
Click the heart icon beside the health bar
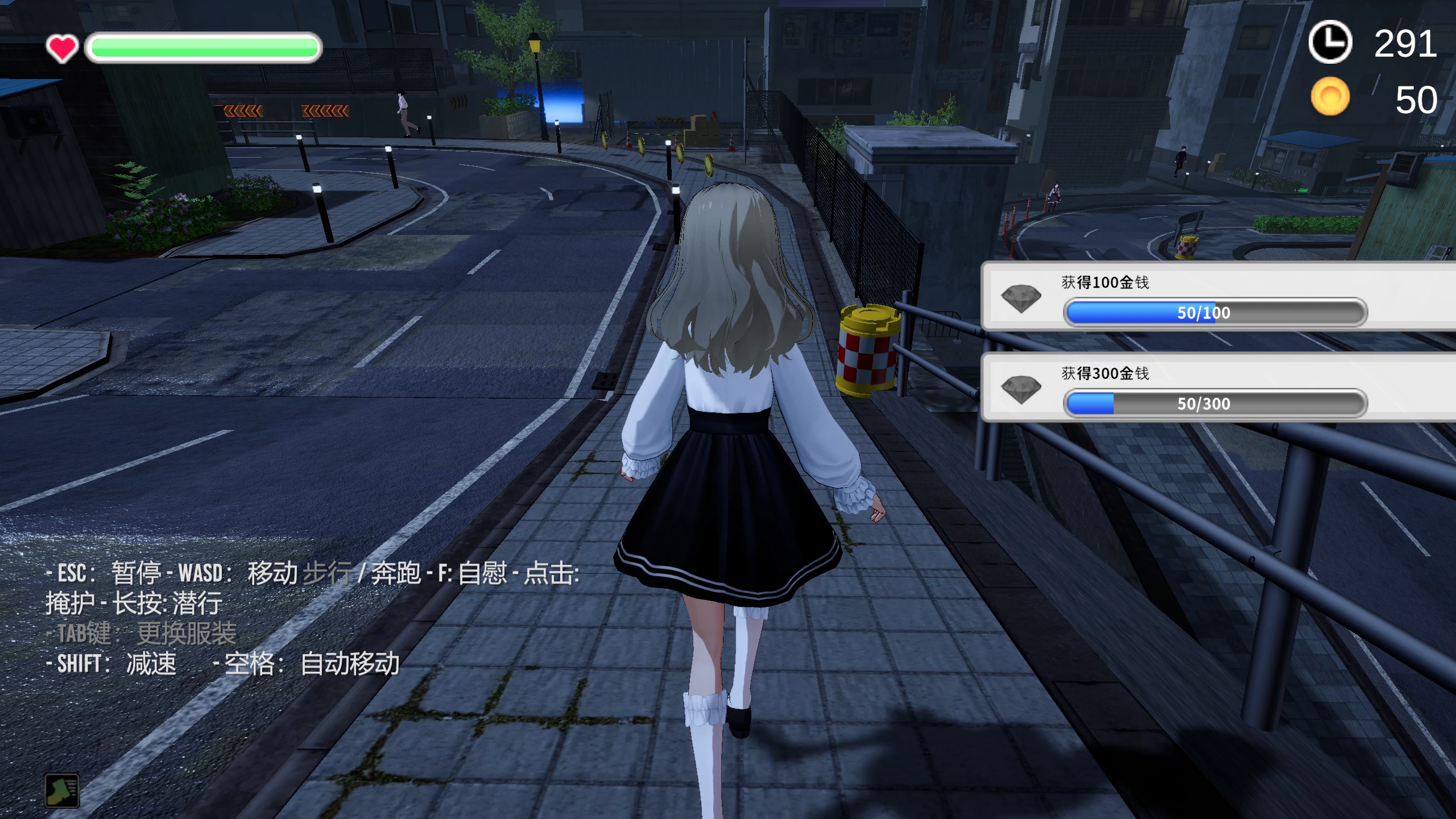[63, 48]
